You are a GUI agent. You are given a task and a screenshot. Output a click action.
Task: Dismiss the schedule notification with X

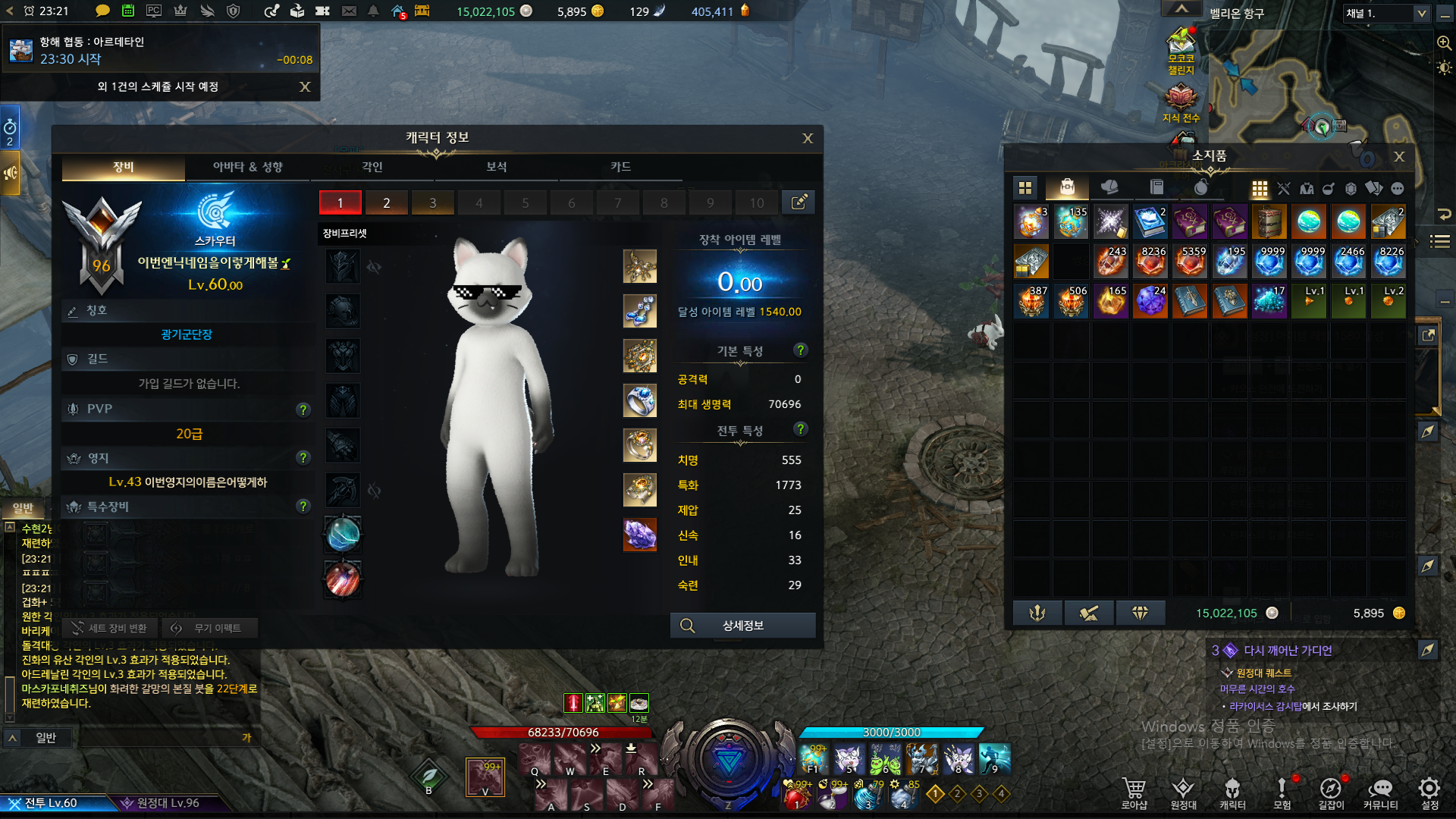point(305,86)
